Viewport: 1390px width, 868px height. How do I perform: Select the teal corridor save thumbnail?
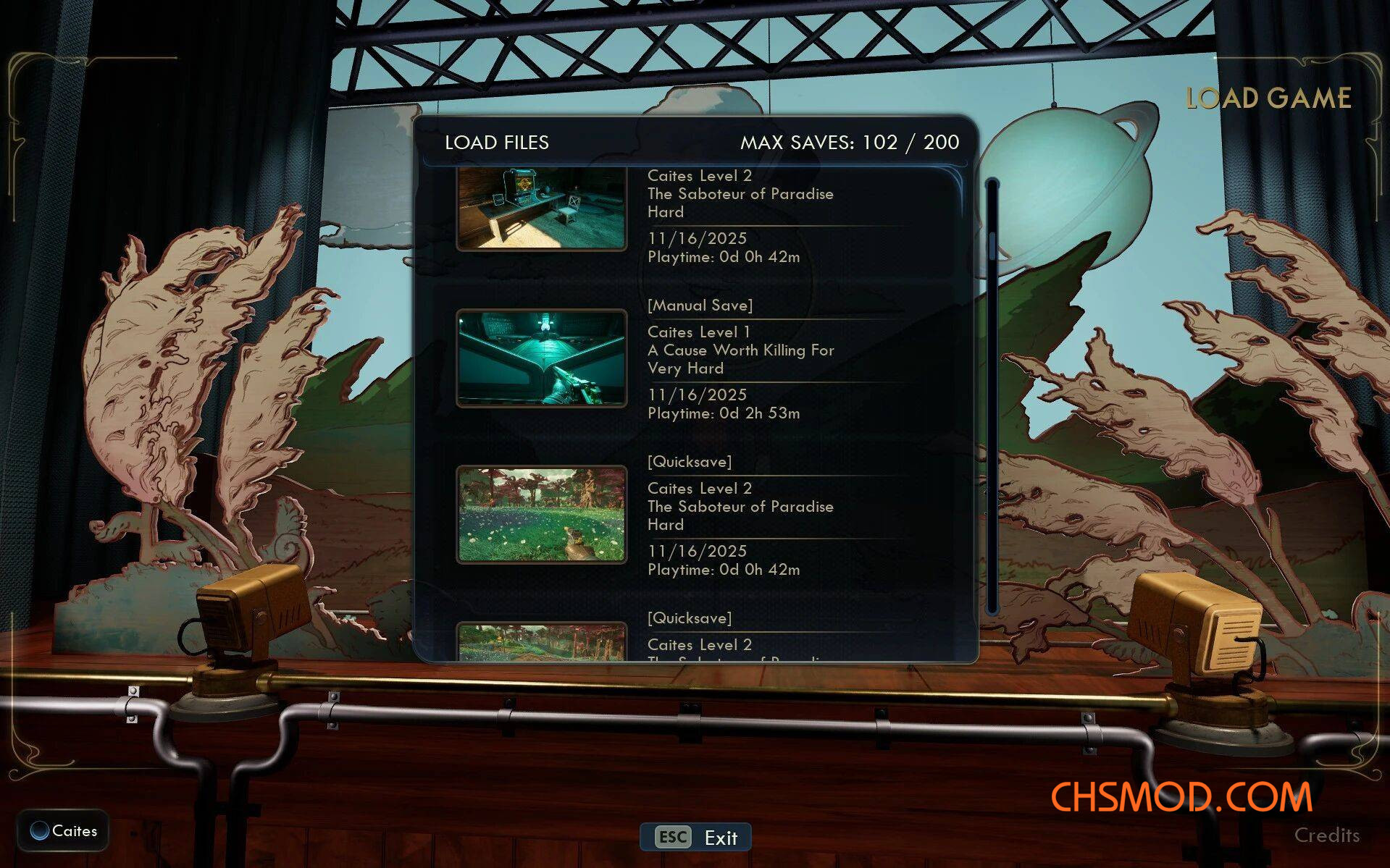541,358
